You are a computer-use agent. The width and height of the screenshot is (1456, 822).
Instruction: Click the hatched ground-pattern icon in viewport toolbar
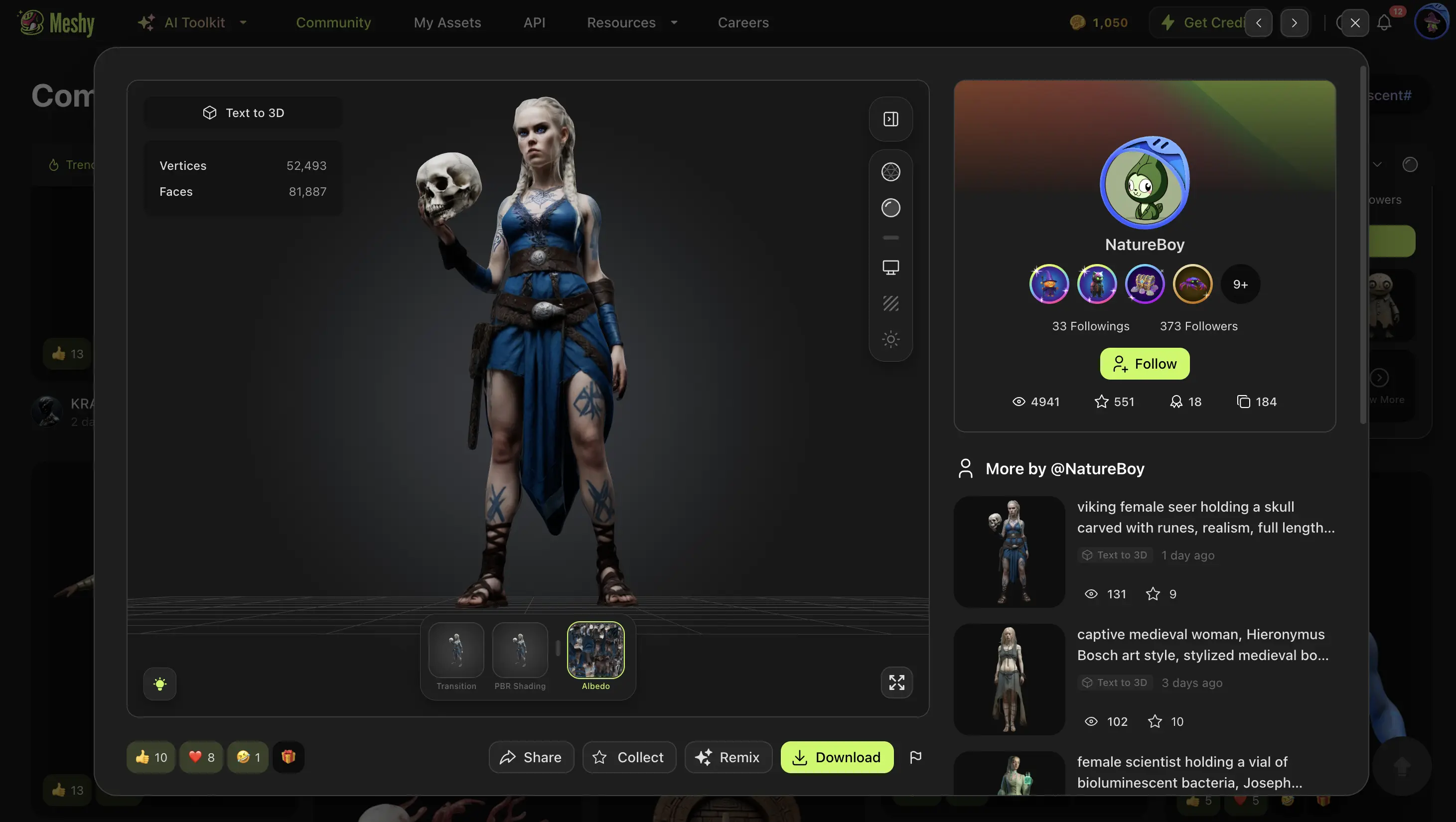pos(890,303)
